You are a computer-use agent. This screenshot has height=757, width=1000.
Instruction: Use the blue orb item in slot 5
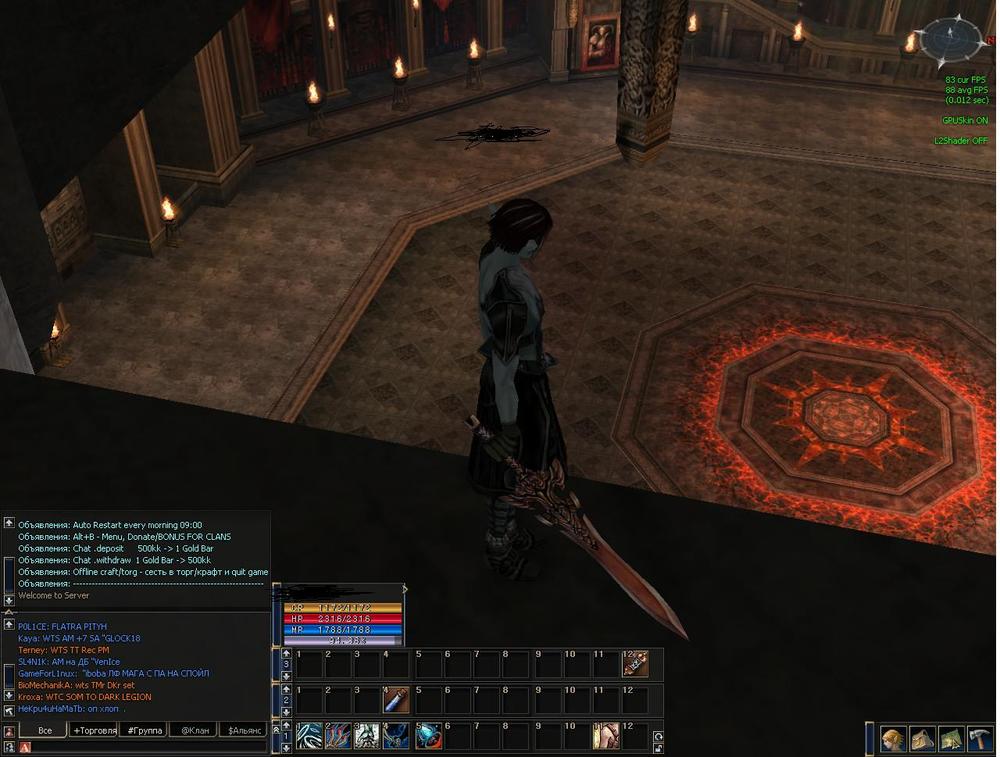point(428,737)
